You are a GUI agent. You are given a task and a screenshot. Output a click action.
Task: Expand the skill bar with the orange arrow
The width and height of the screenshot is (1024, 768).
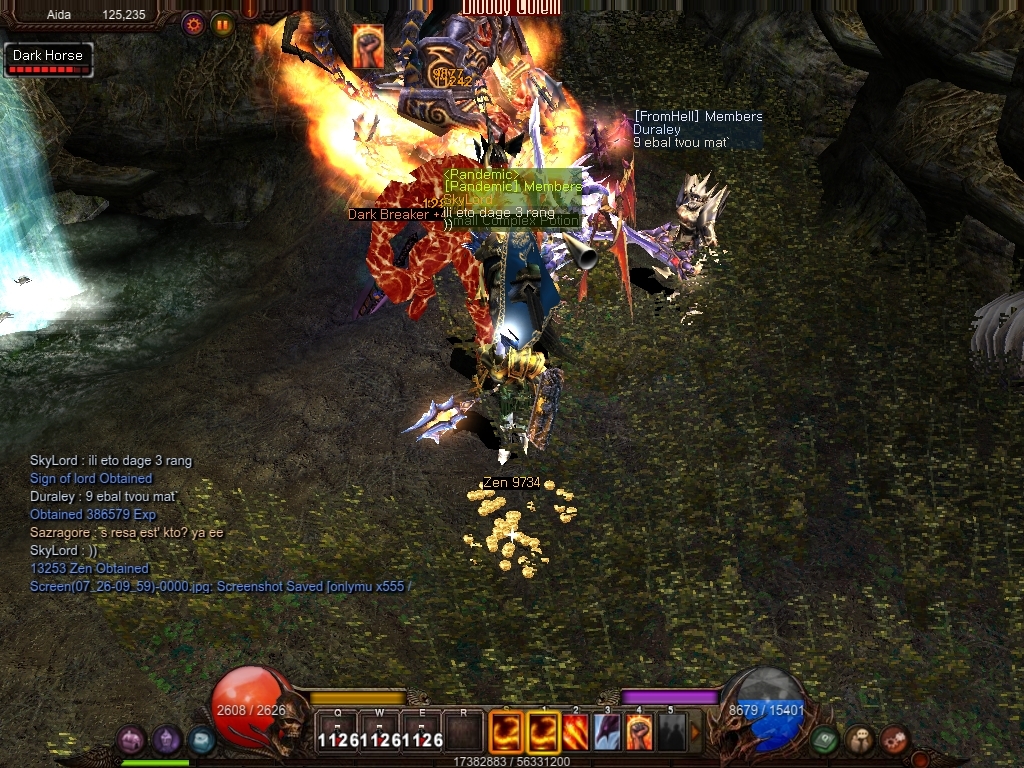[x=696, y=732]
